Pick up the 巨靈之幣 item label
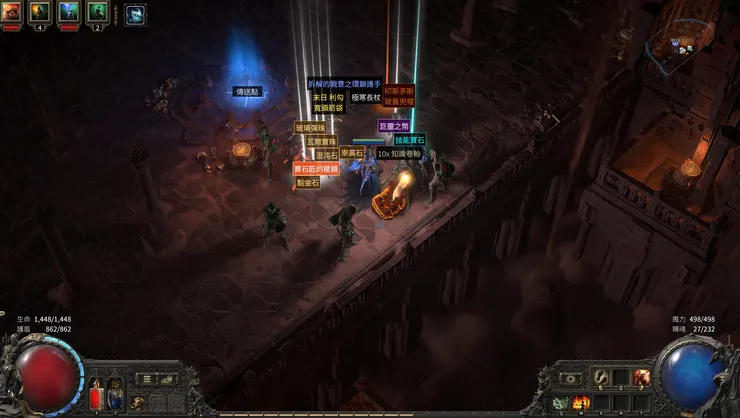 [x=394, y=126]
